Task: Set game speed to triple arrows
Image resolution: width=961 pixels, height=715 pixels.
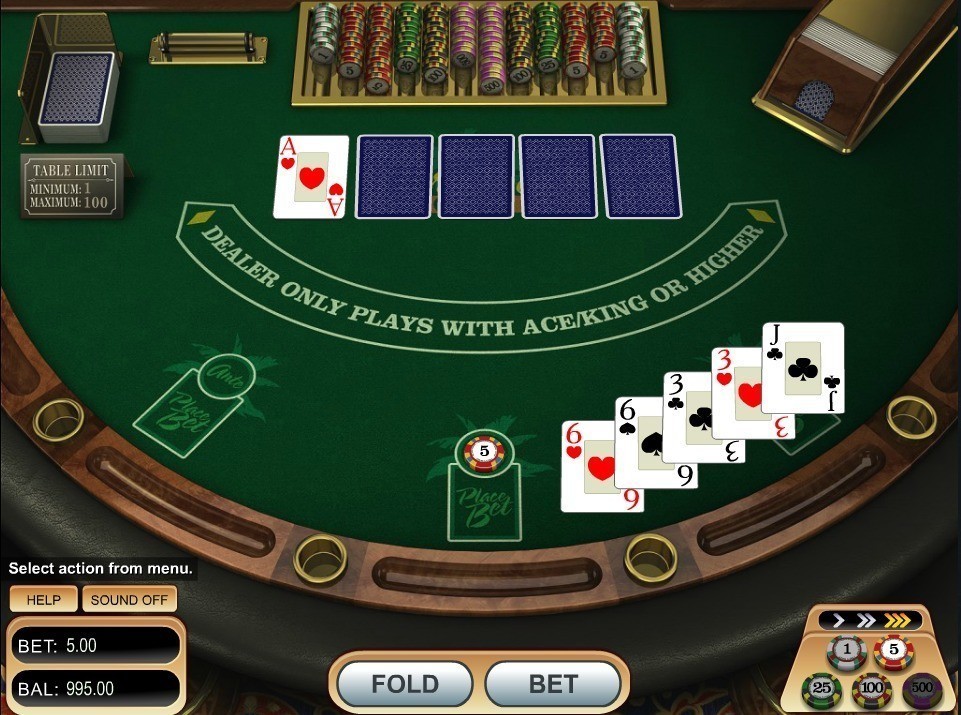Action: pos(899,621)
